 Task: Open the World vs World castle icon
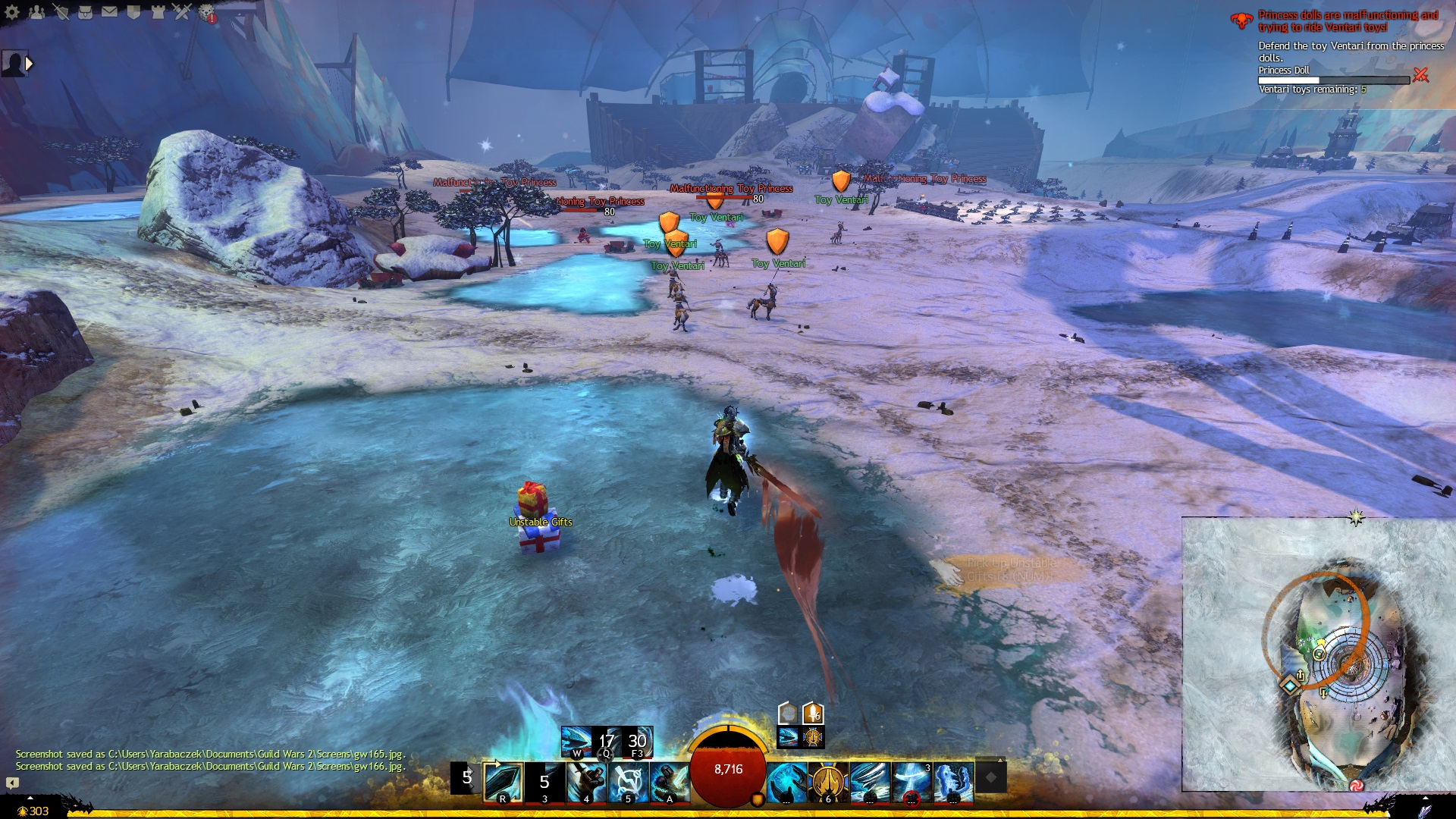[158, 12]
